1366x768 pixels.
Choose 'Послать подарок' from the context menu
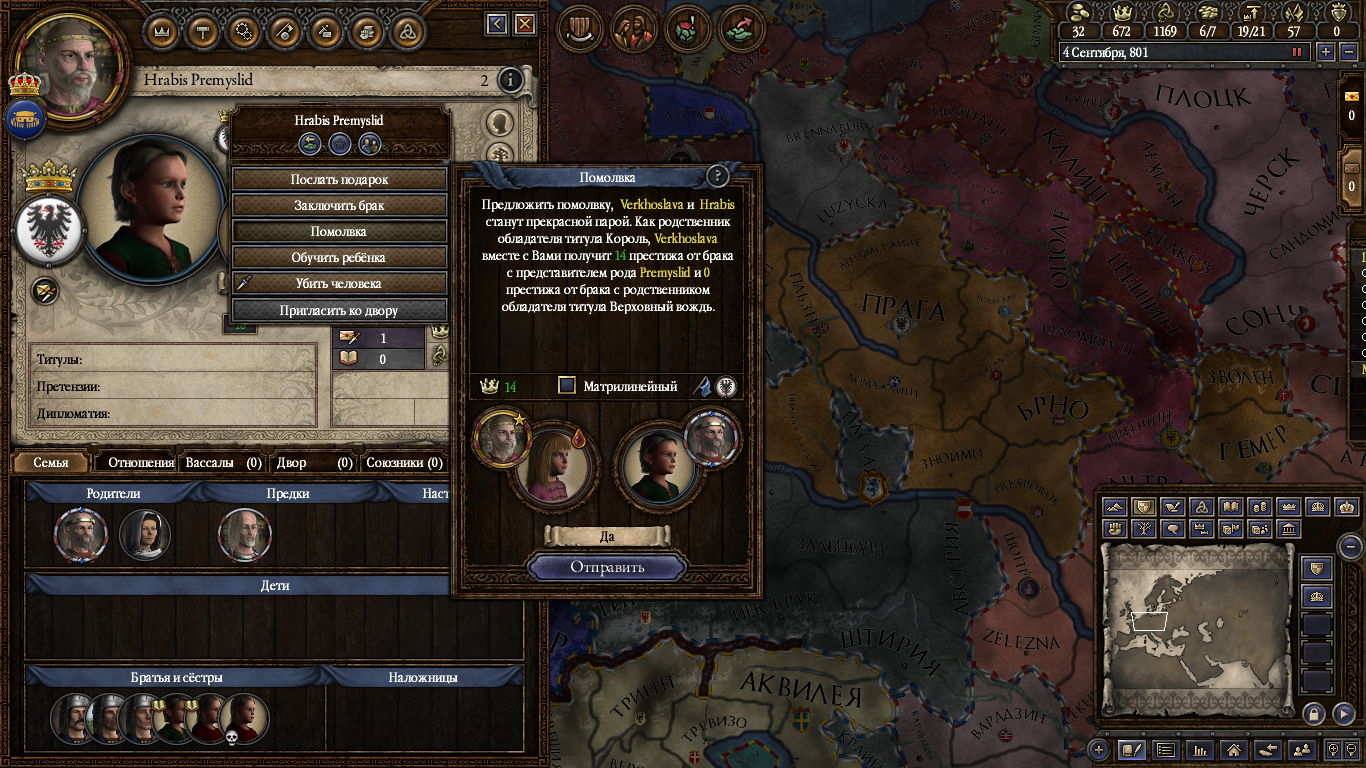tap(339, 180)
